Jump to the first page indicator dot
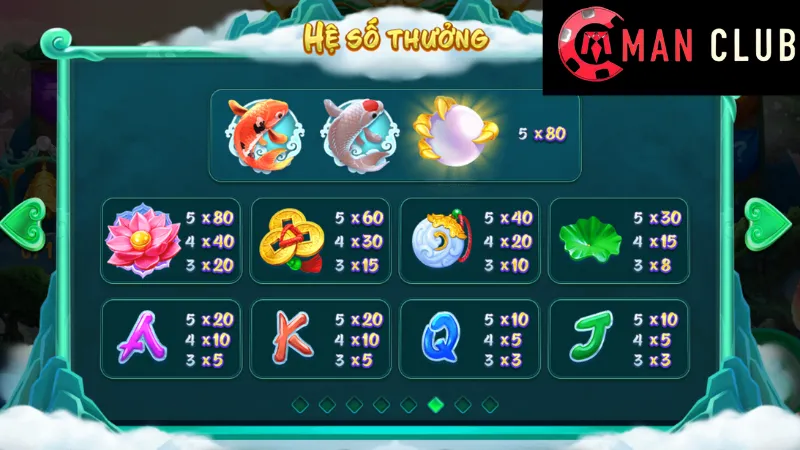Image resolution: width=800 pixels, height=450 pixels. tap(299, 404)
